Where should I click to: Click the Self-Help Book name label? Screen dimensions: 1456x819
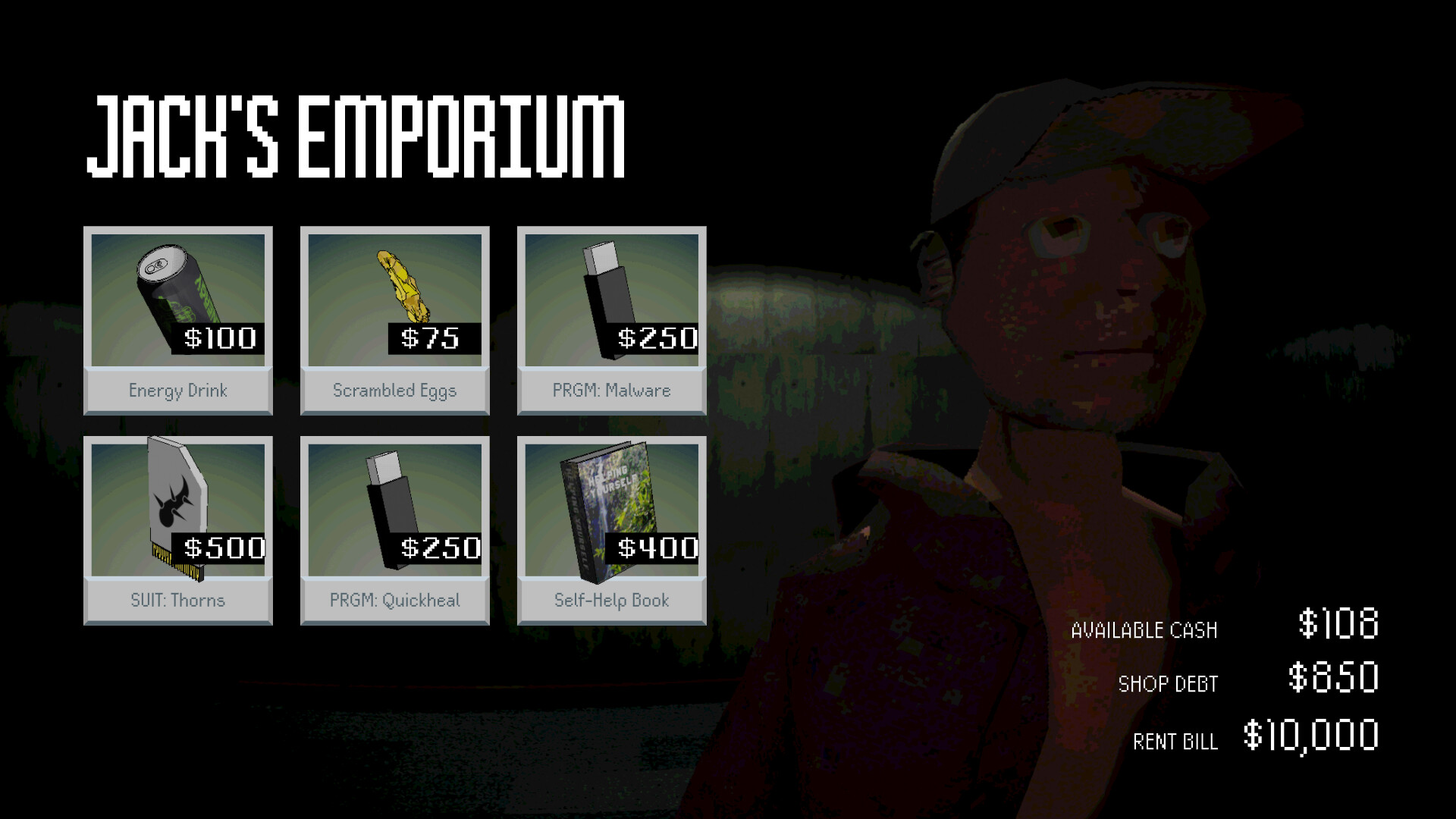(x=611, y=601)
